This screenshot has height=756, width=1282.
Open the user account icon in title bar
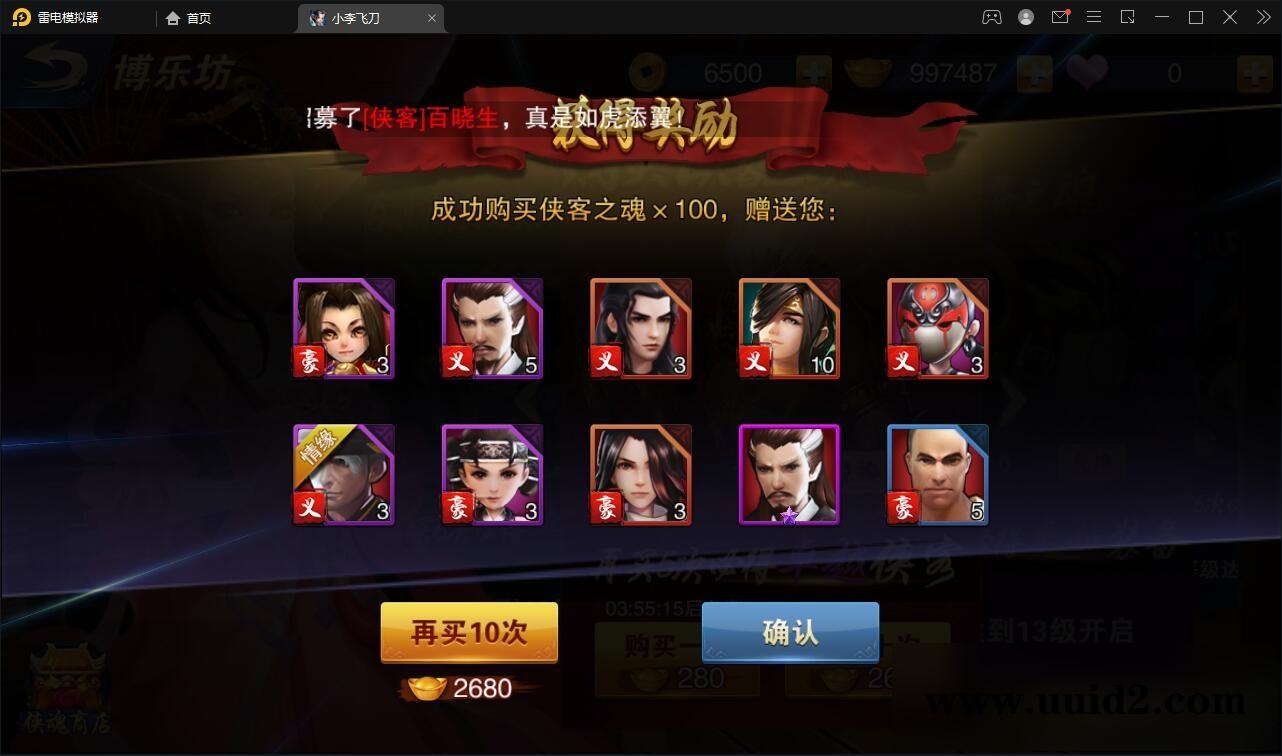[x=1026, y=17]
